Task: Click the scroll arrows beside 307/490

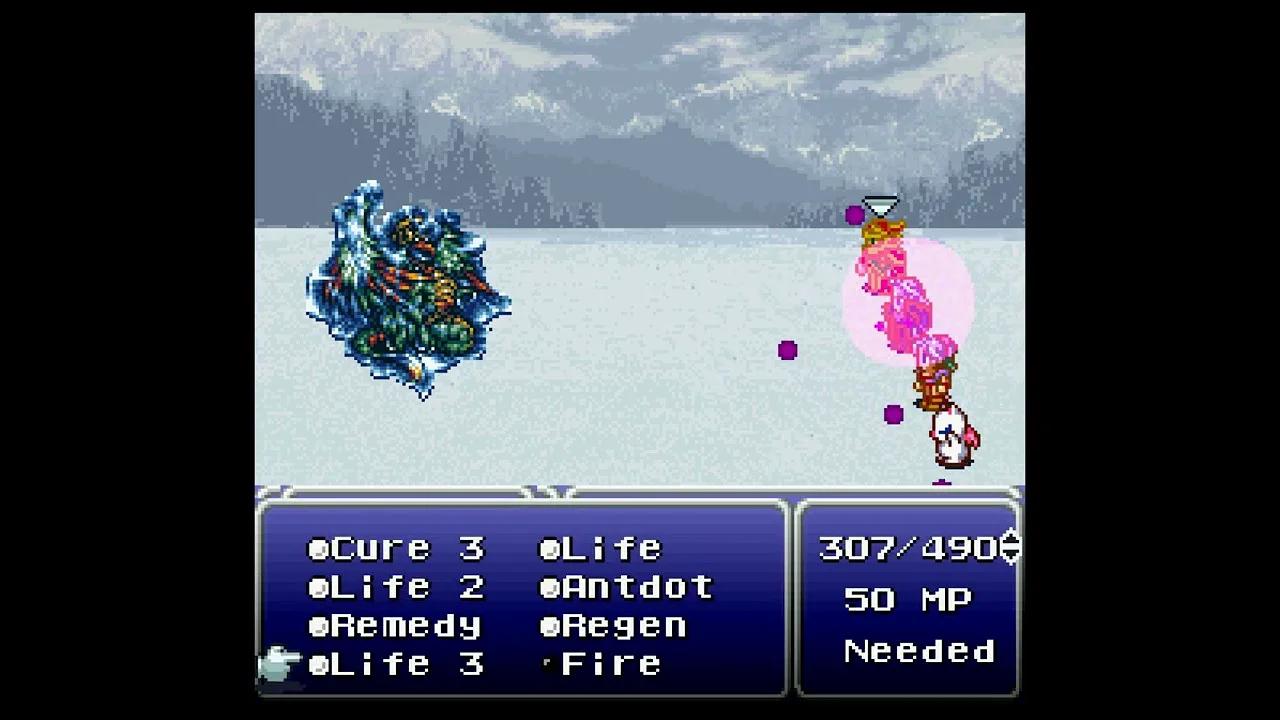Action: [x=1010, y=547]
